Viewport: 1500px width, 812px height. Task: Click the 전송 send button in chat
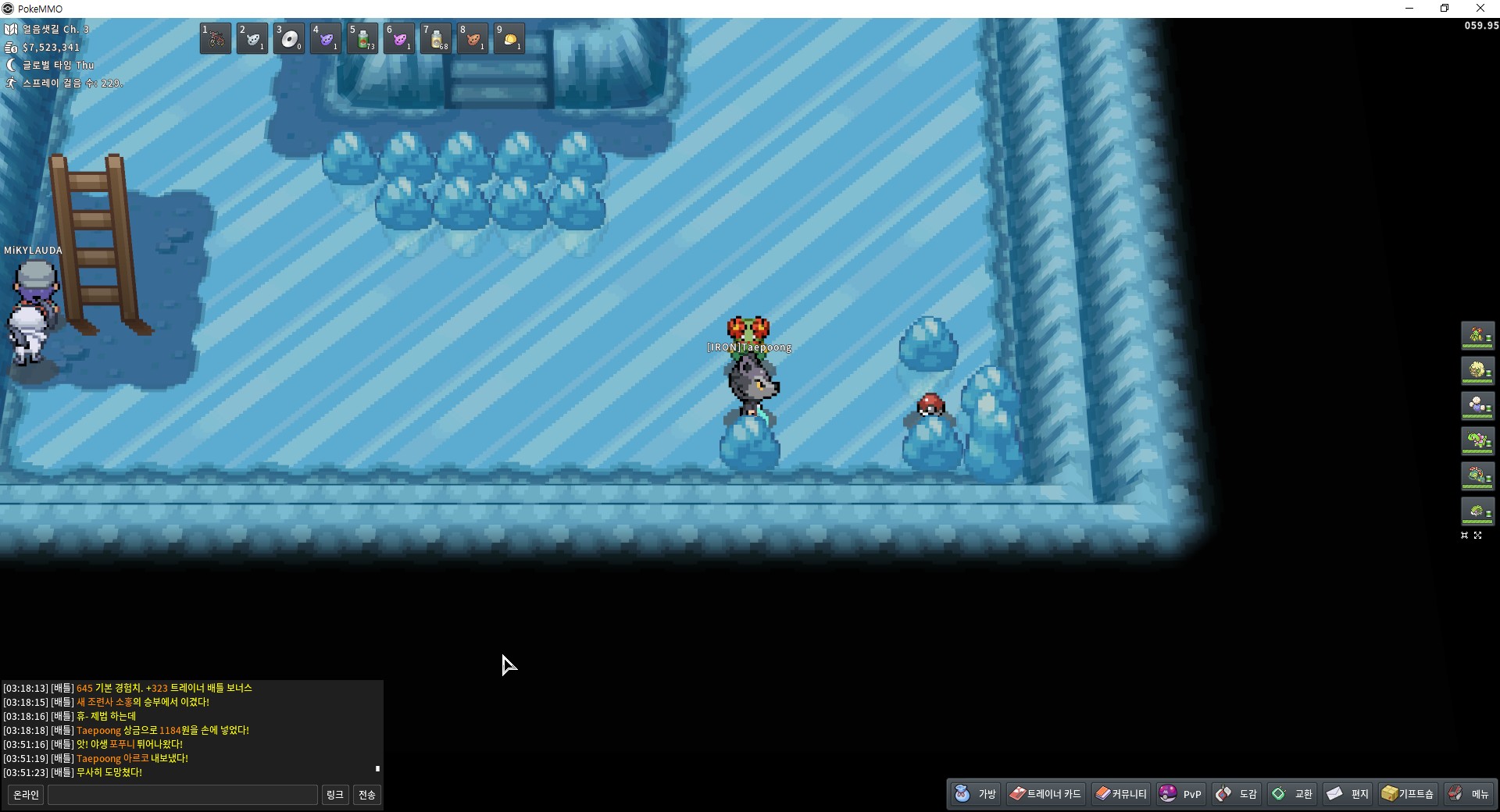366,795
